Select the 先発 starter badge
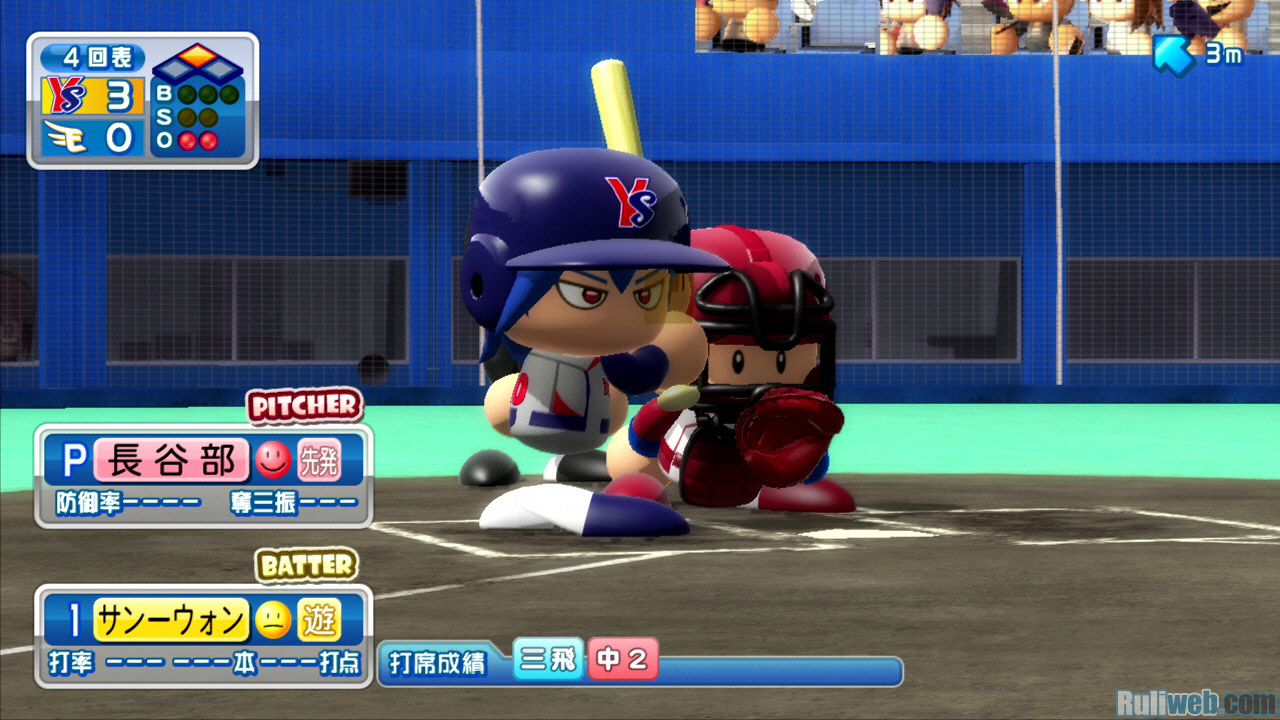The image size is (1280, 720). [x=318, y=461]
